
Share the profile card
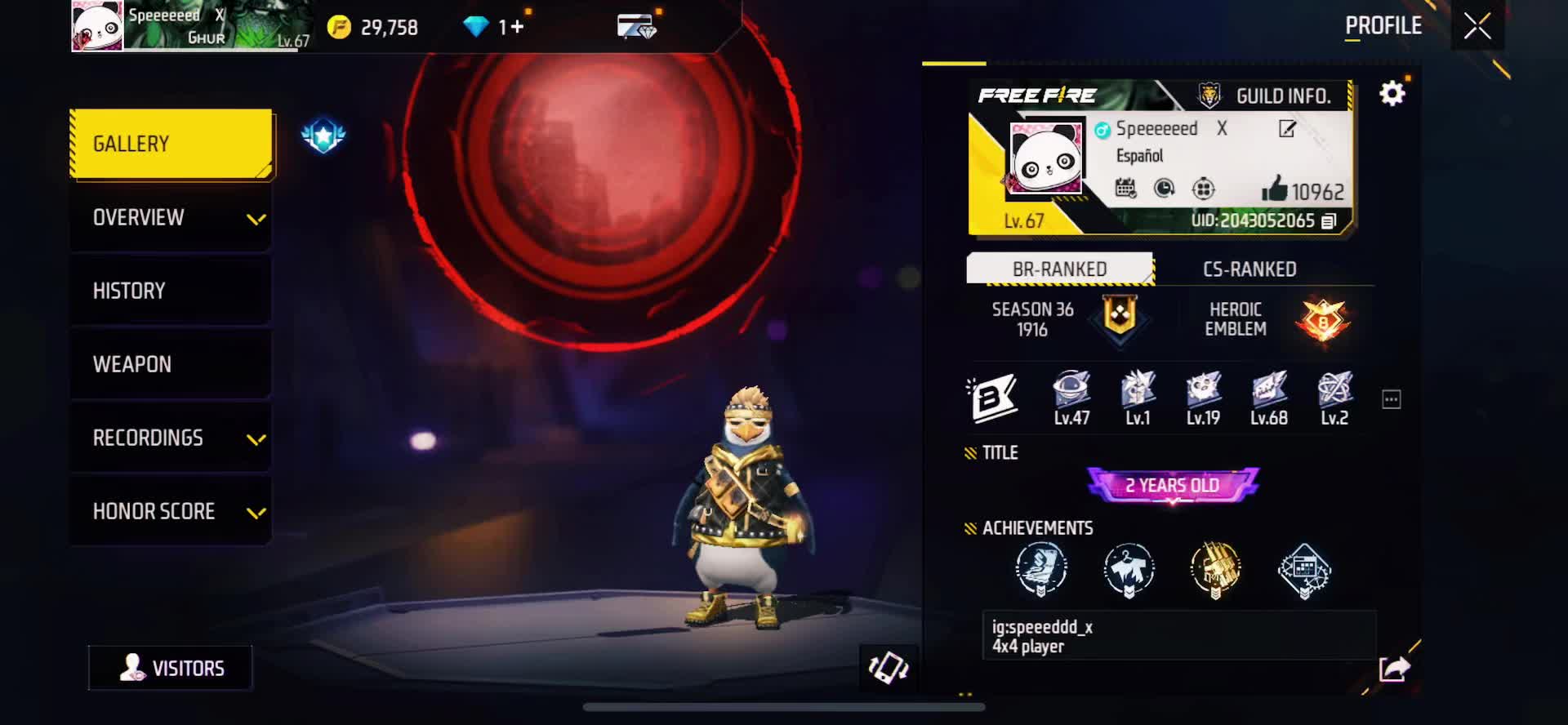1394,669
